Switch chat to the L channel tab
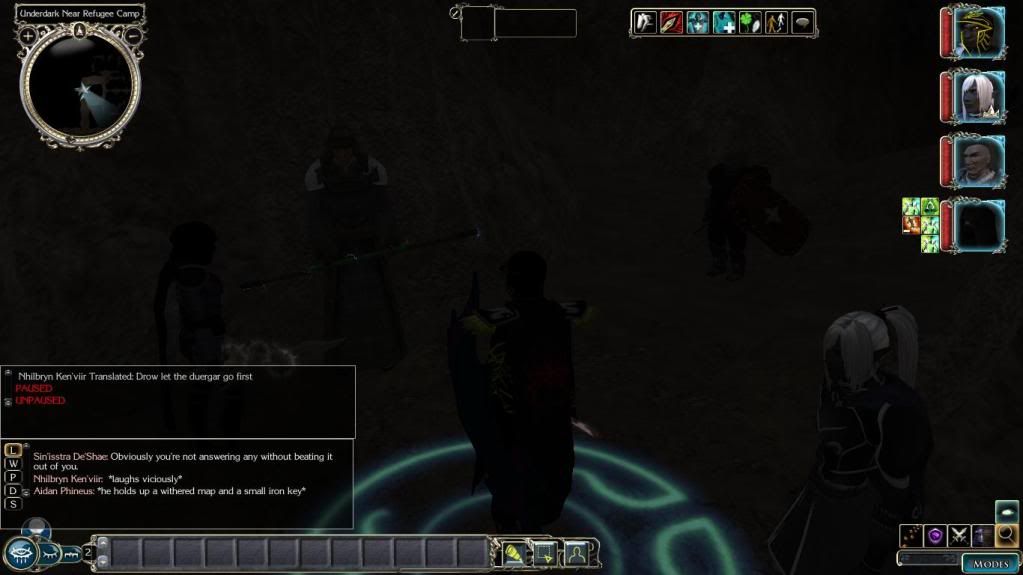The height and width of the screenshot is (575, 1023). (x=13, y=450)
